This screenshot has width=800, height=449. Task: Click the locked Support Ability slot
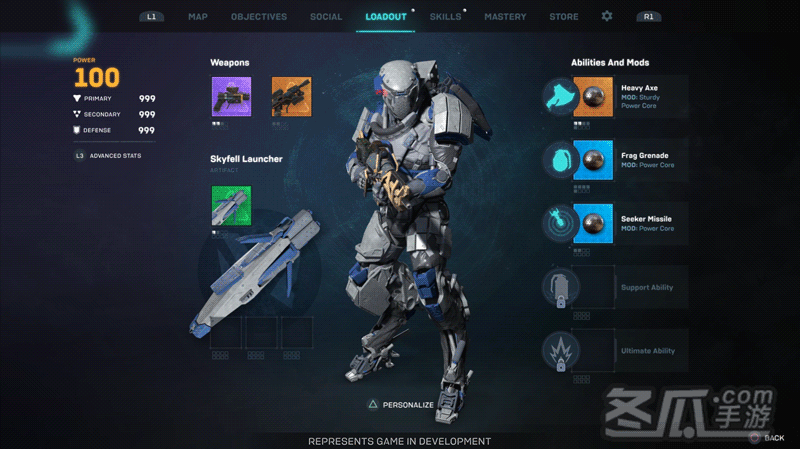point(614,288)
